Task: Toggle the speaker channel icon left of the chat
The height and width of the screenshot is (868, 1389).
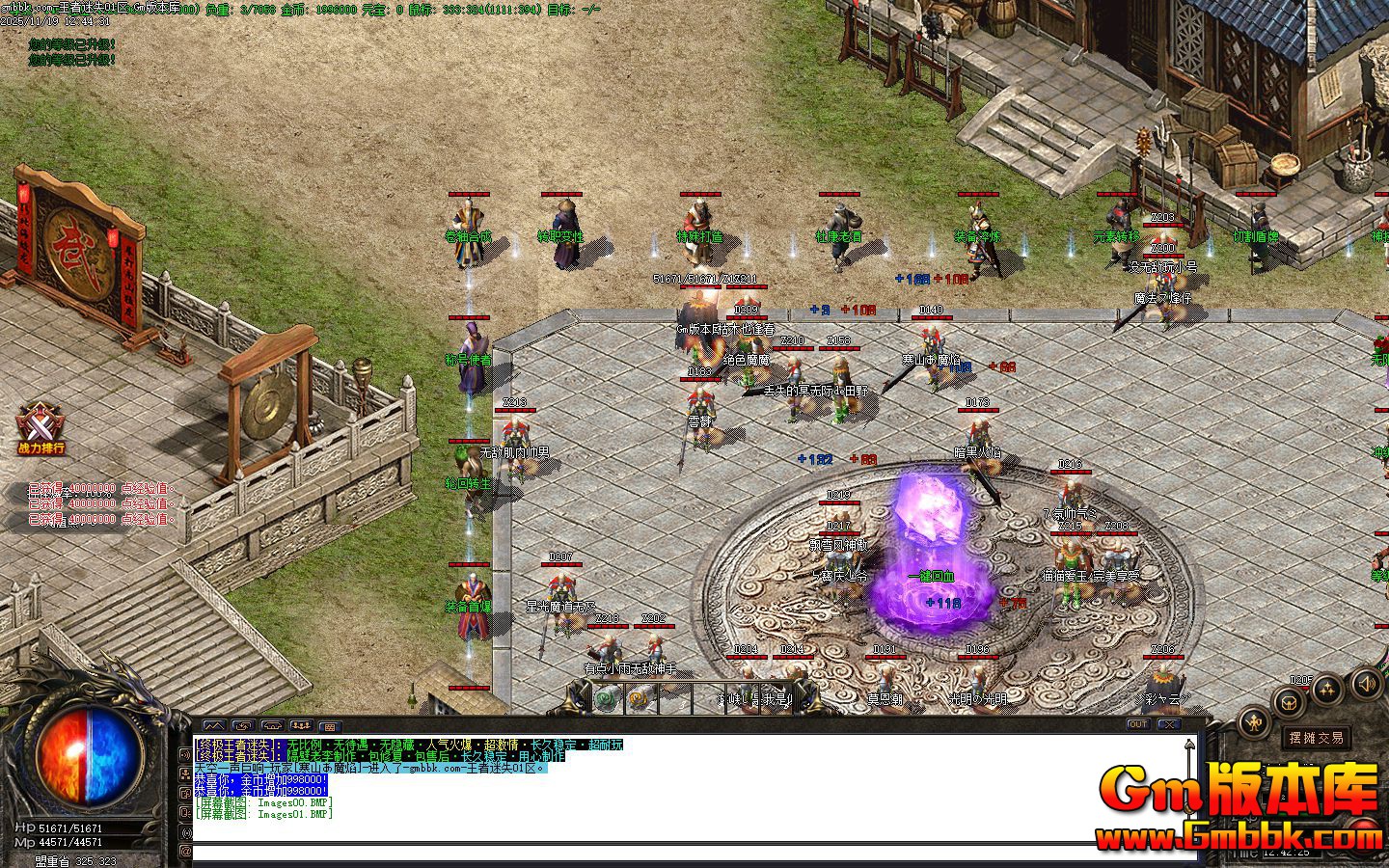Action: [185, 756]
